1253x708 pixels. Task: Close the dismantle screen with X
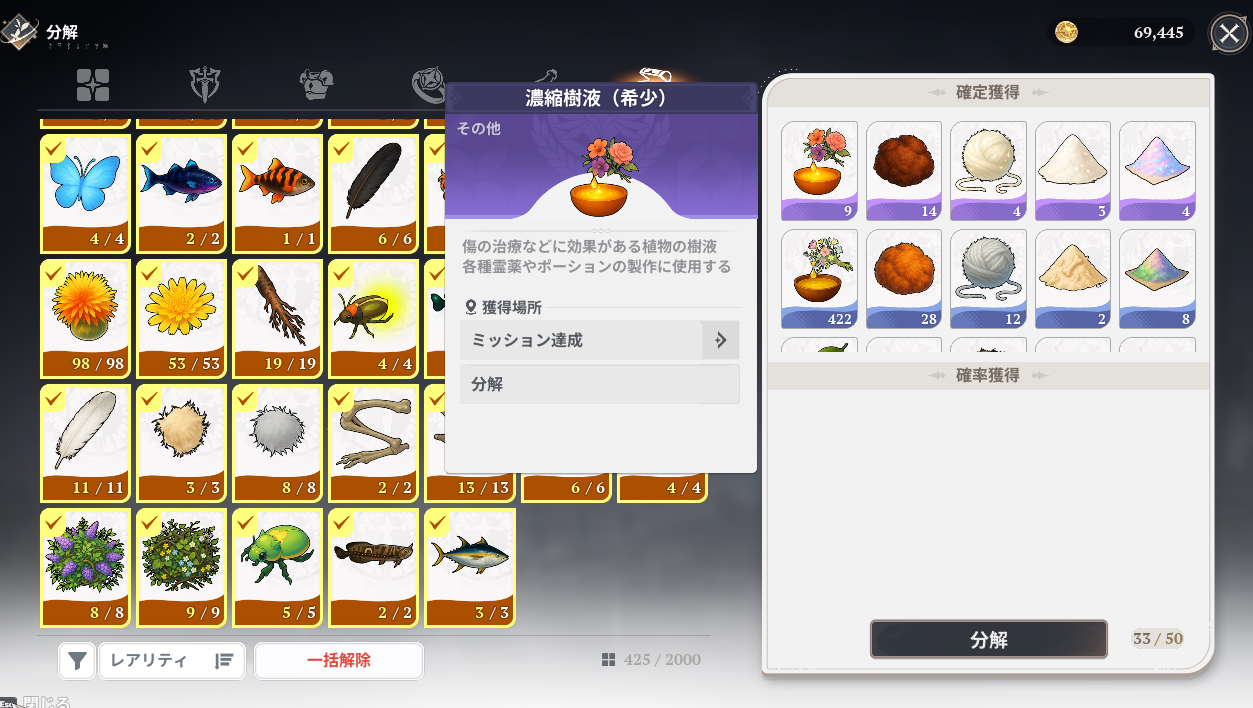[x=1229, y=33]
